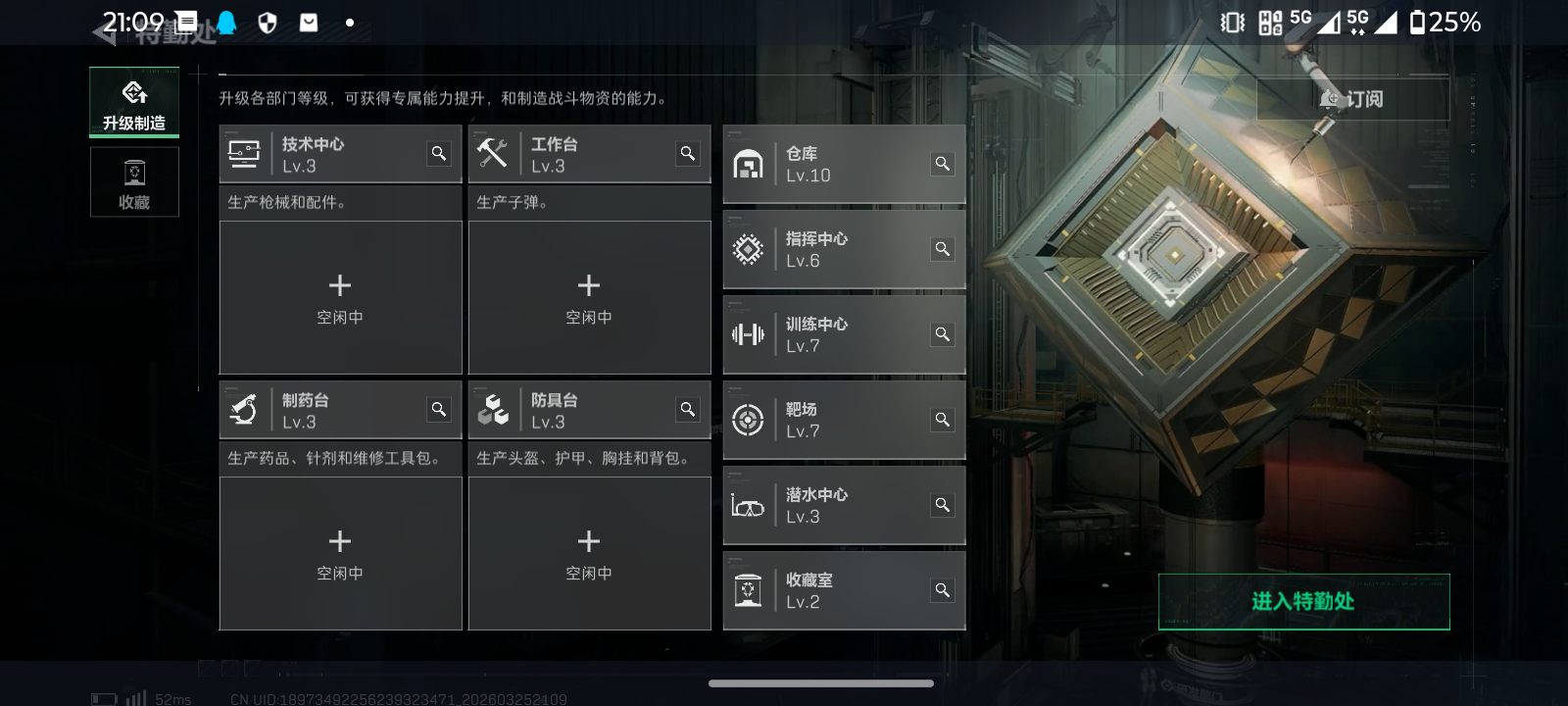Open the magnifier preview for 靶场

942,419
